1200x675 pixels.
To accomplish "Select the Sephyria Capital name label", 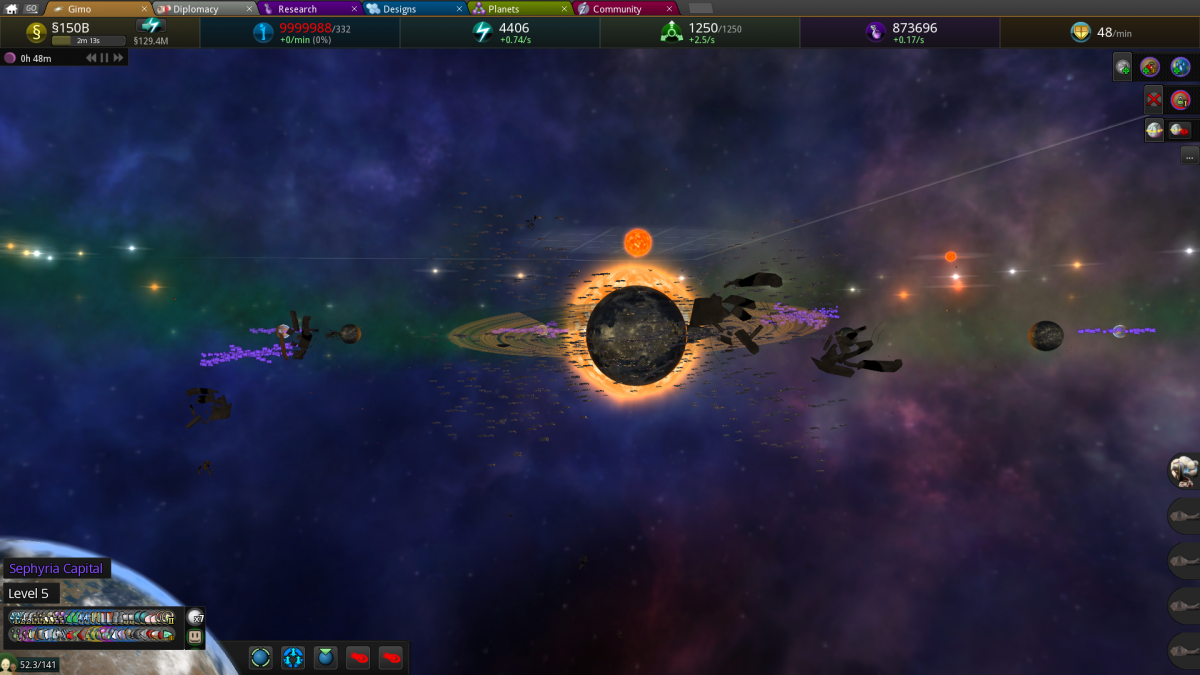I will [56, 568].
